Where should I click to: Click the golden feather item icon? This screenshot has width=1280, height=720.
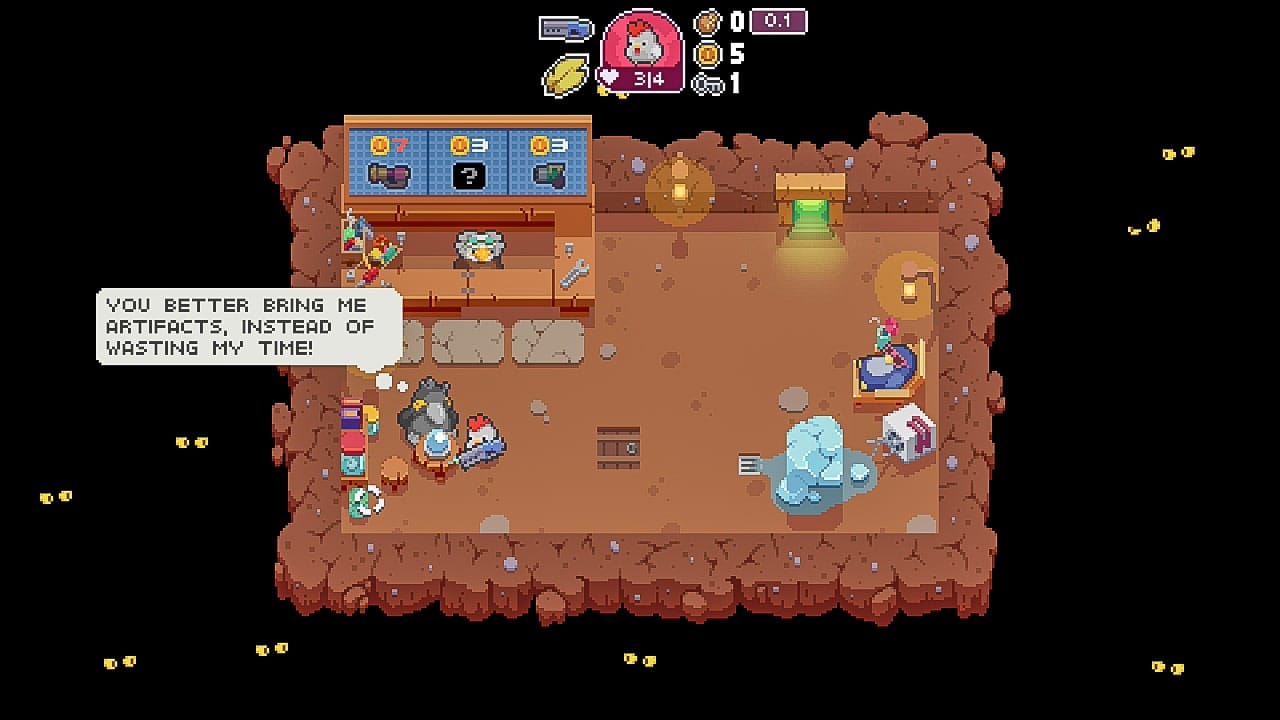click(566, 75)
